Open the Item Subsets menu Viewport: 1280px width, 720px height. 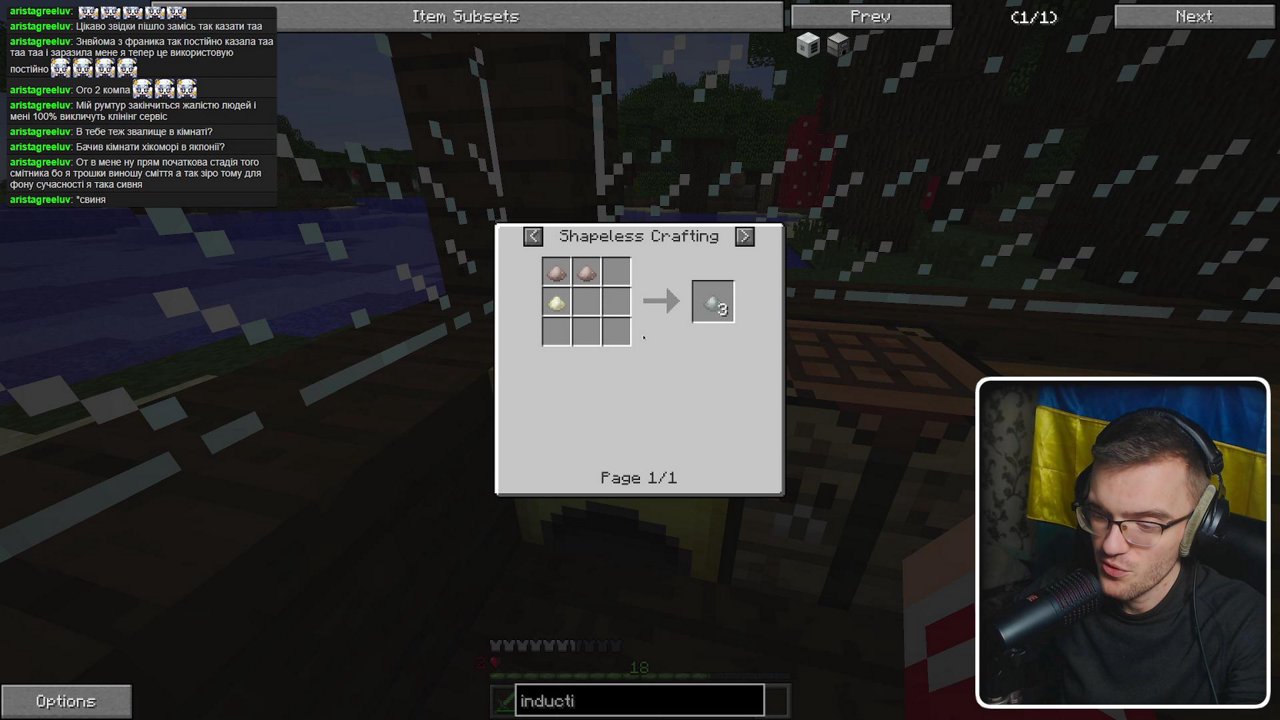pos(465,16)
